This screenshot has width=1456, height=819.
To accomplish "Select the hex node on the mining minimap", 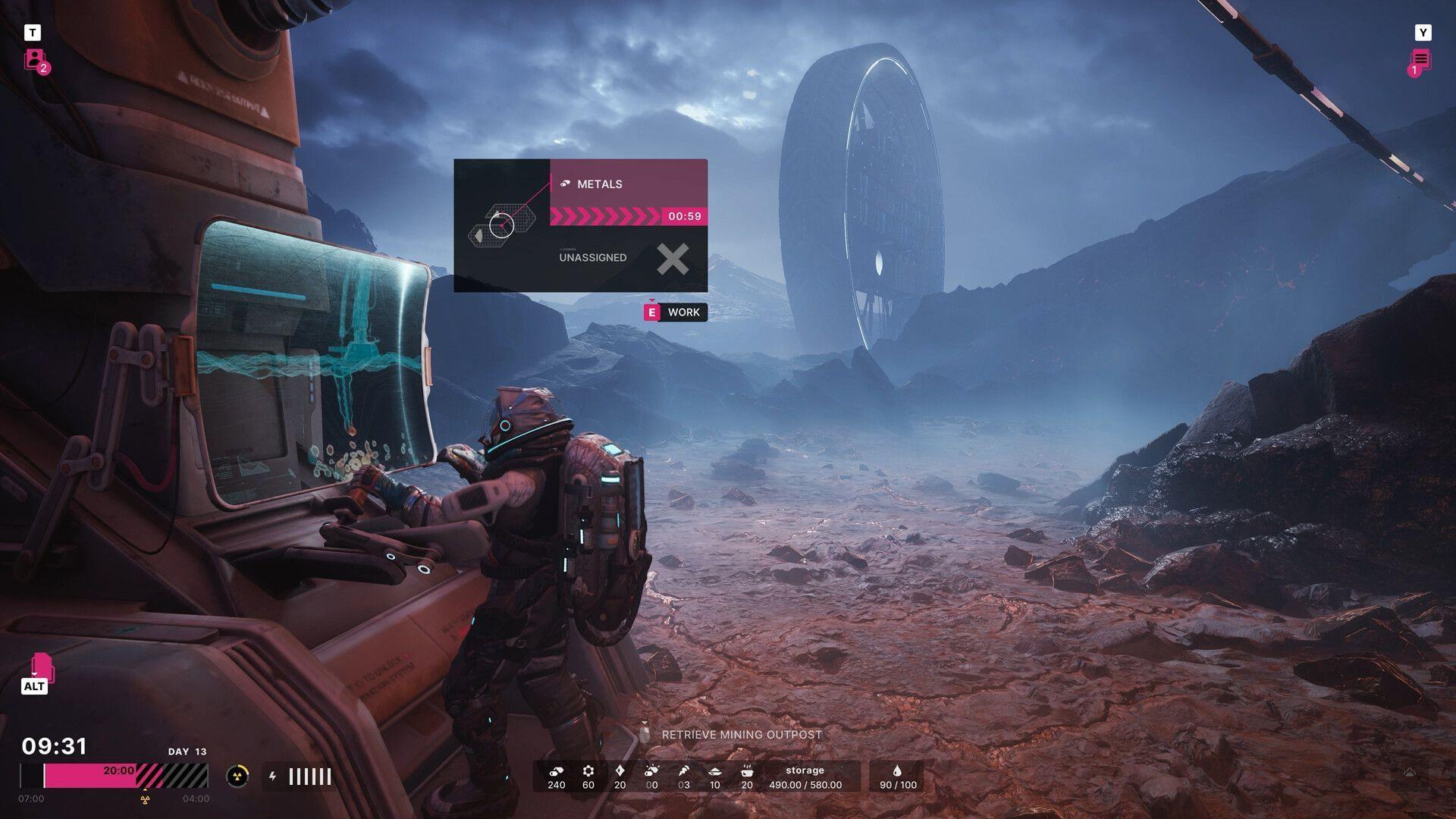I will tap(500, 224).
